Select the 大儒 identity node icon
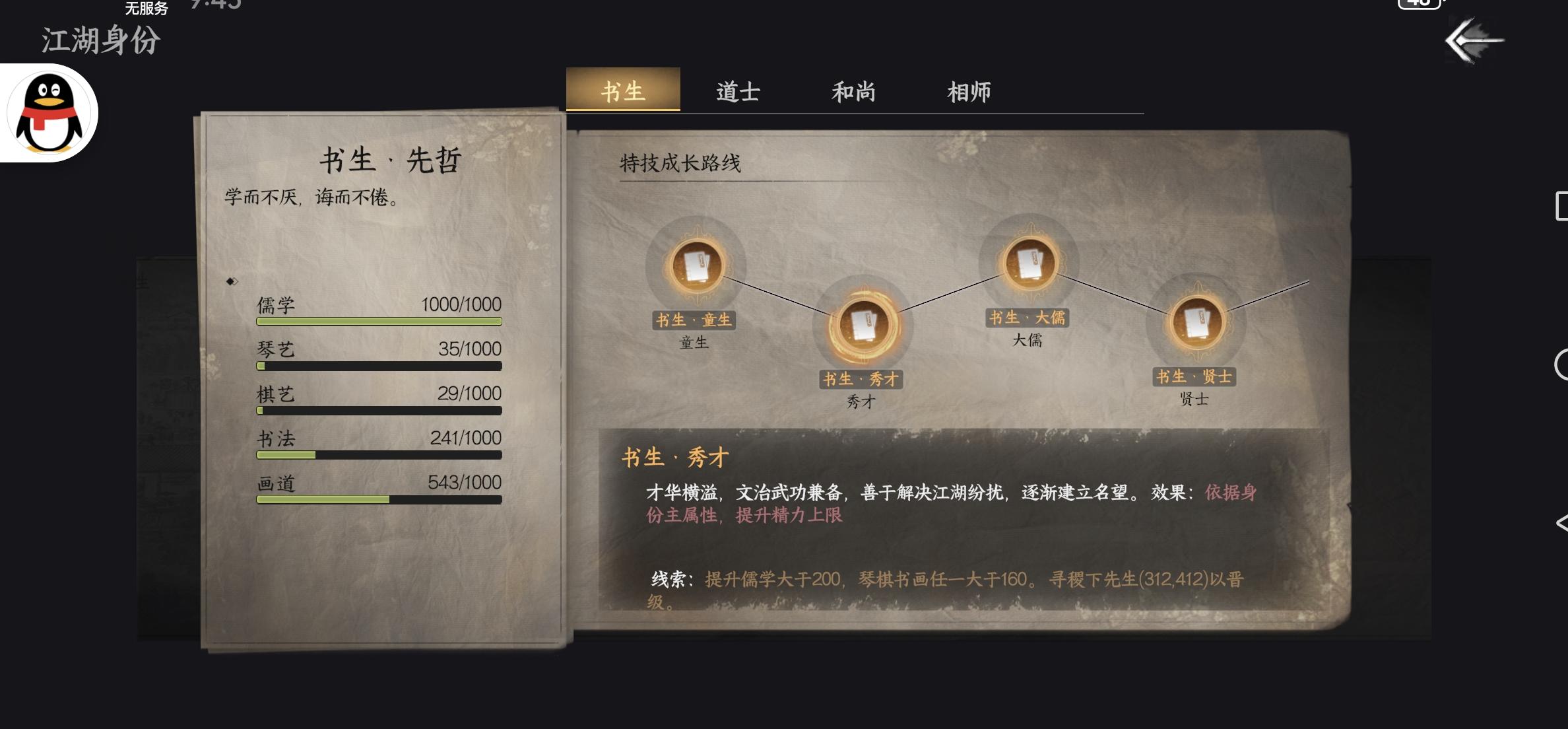1568x729 pixels. [1031, 264]
